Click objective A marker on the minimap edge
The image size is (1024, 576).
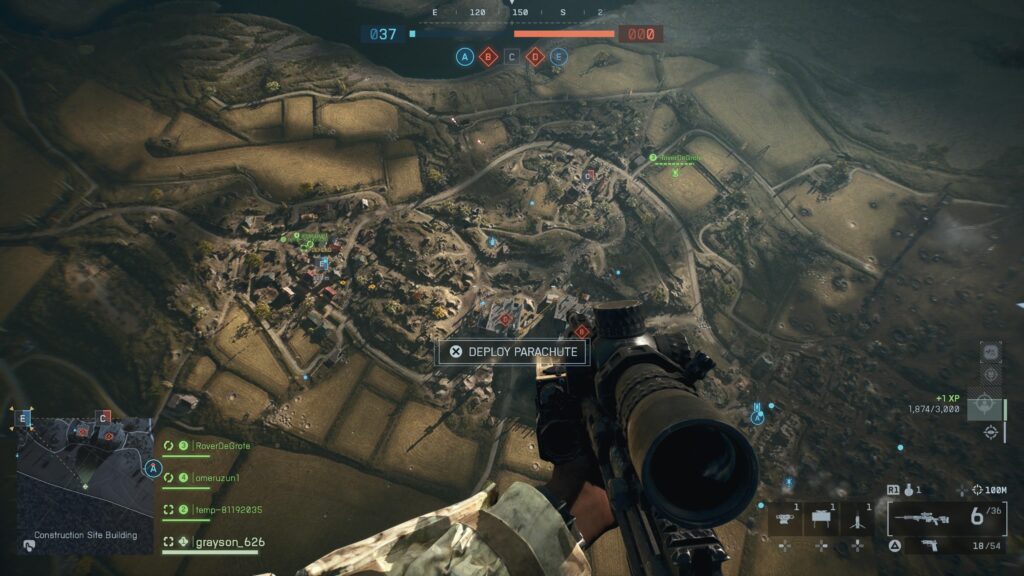153,468
